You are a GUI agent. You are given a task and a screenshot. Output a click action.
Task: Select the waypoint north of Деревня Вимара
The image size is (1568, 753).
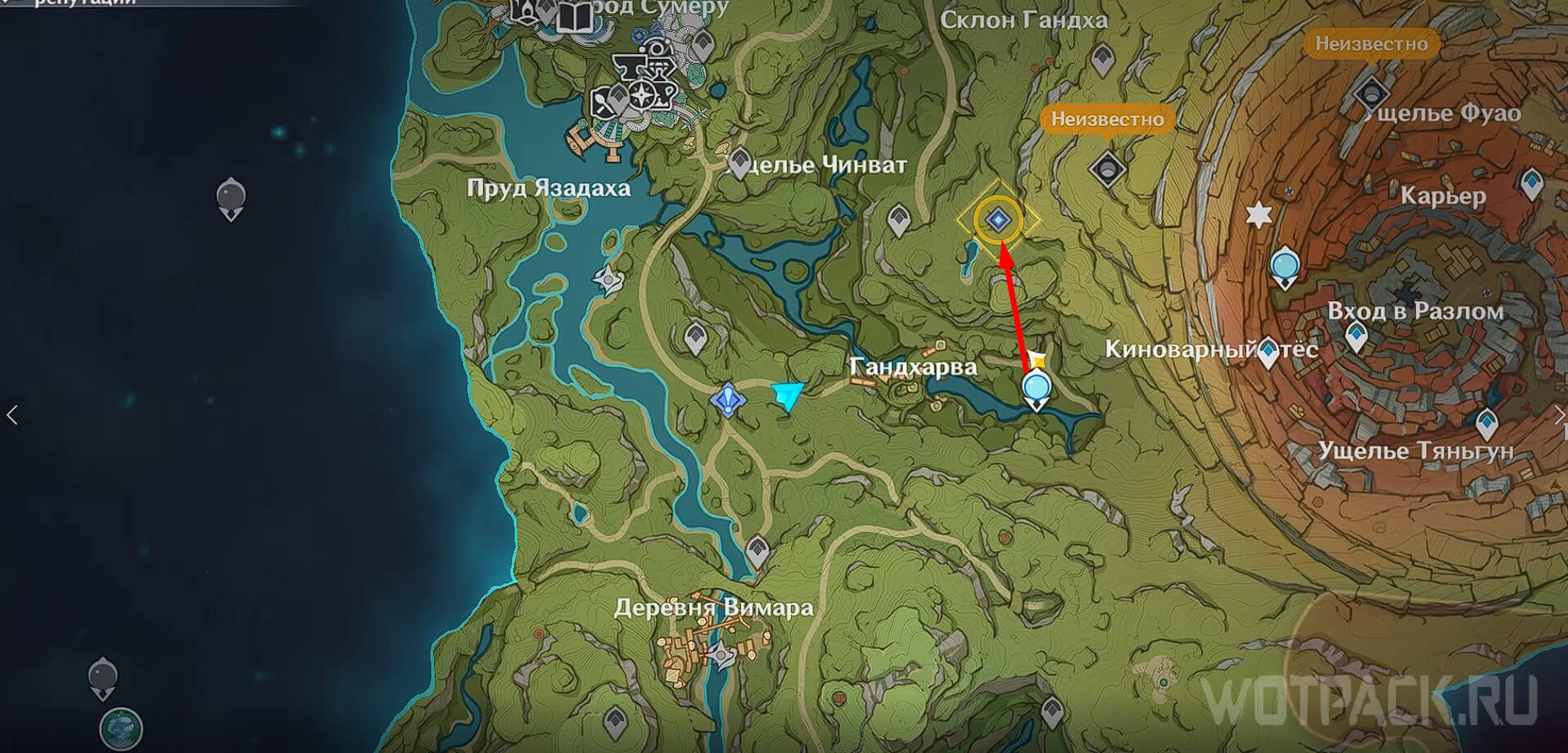click(757, 550)
